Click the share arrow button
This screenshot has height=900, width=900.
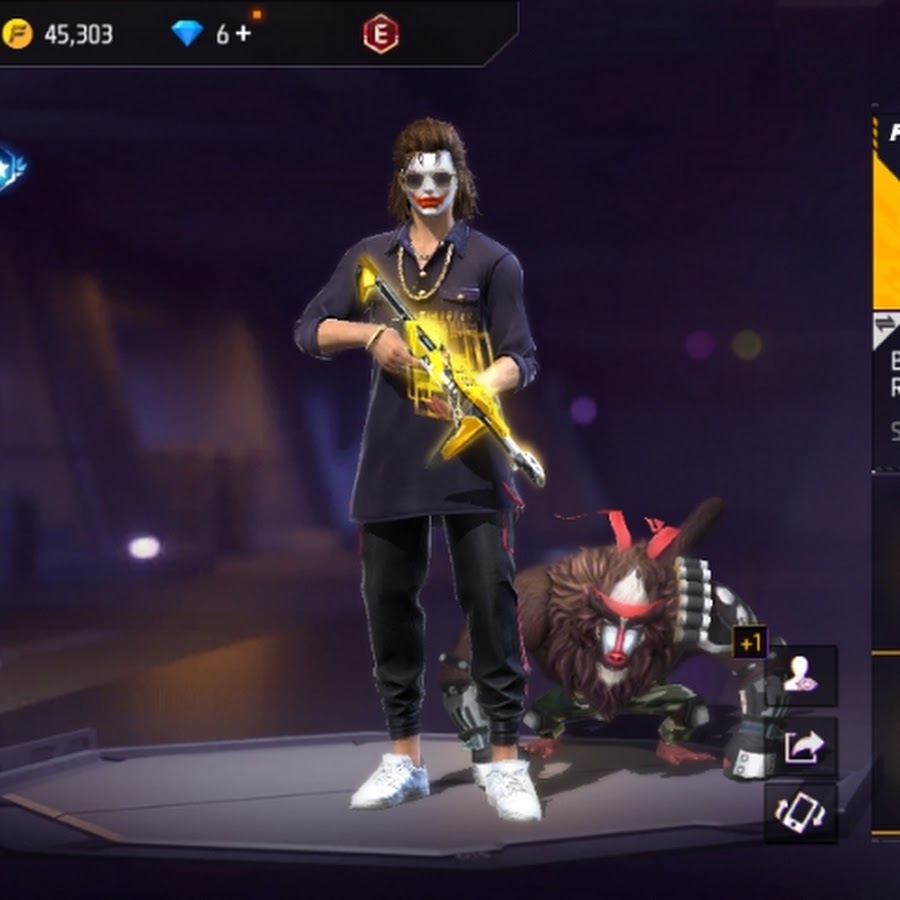(x=800, y=745)
